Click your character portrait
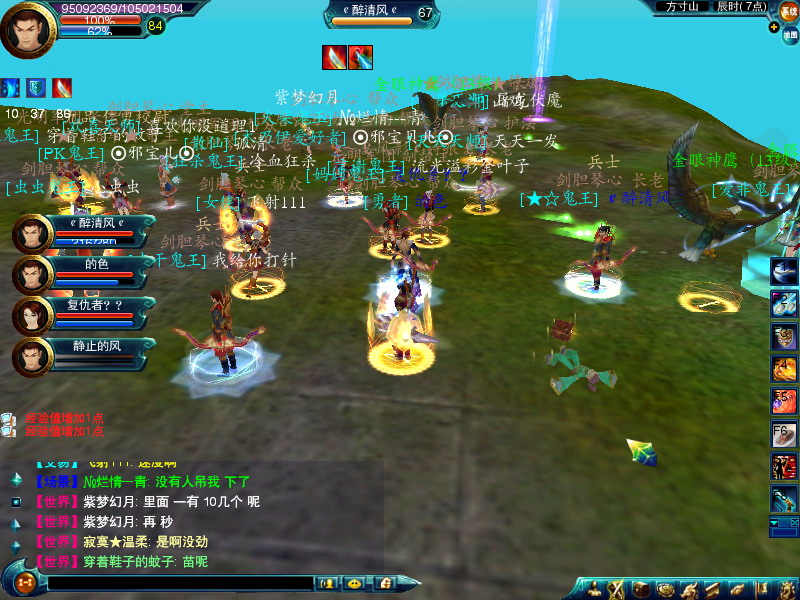 [x=29, y=30]
